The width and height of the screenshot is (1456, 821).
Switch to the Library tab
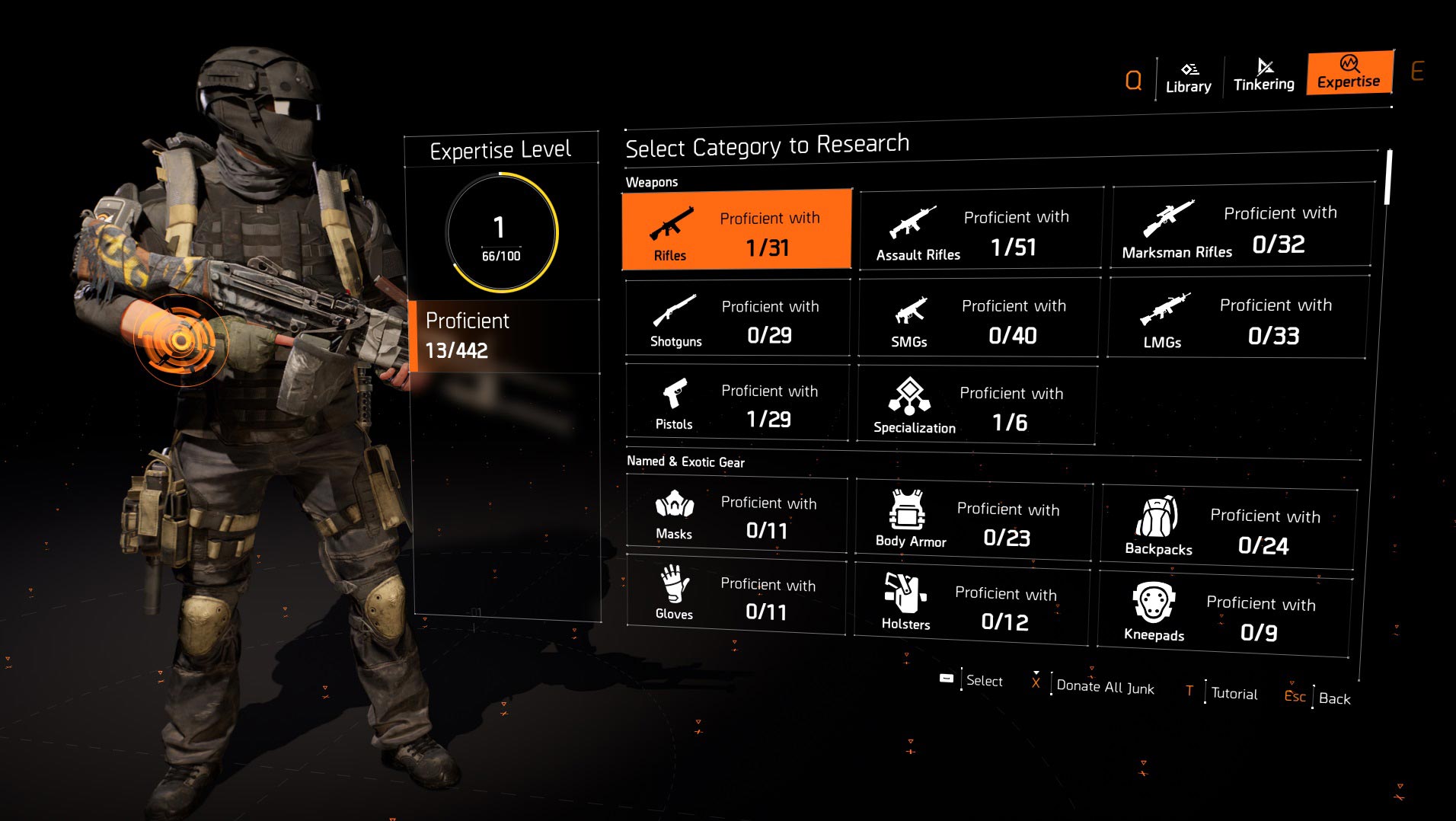pyautogui.click(x=1188, y=78)
